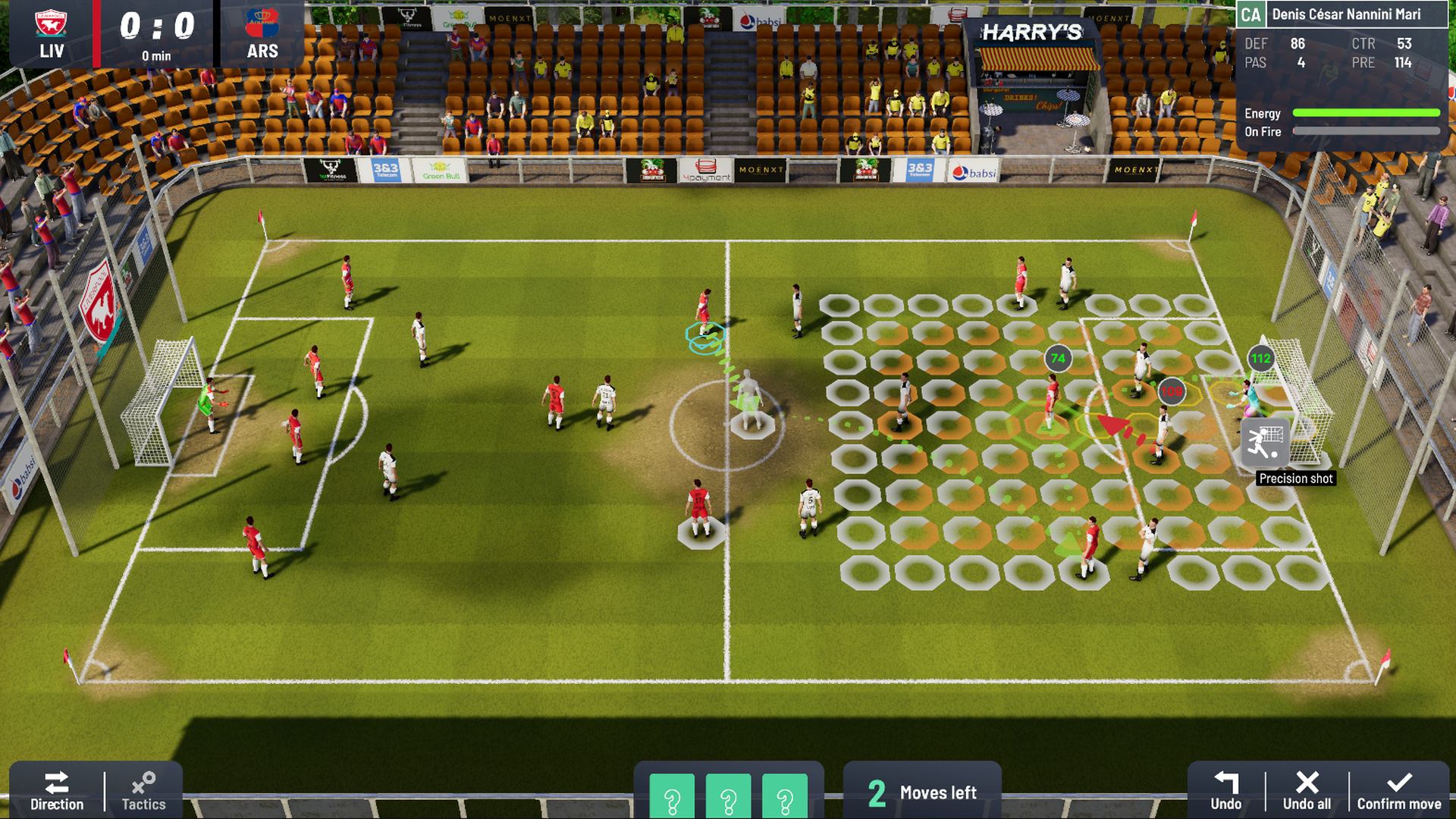
Task: Select the red 100 chance marker
Action: 1171,392
